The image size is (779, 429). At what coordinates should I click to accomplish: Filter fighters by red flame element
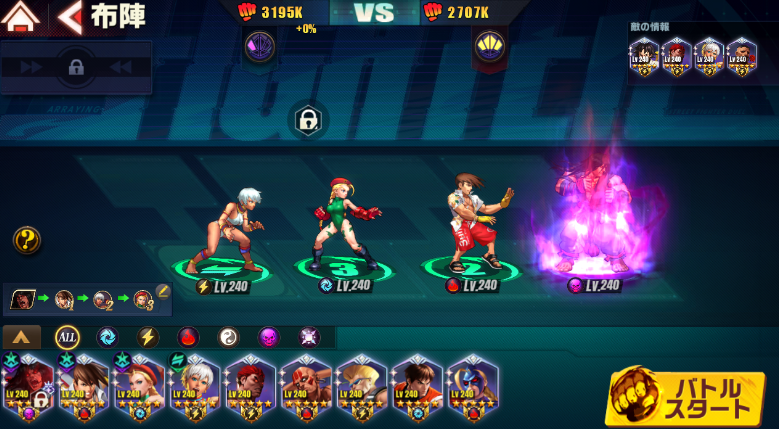[x=188, y=337]
